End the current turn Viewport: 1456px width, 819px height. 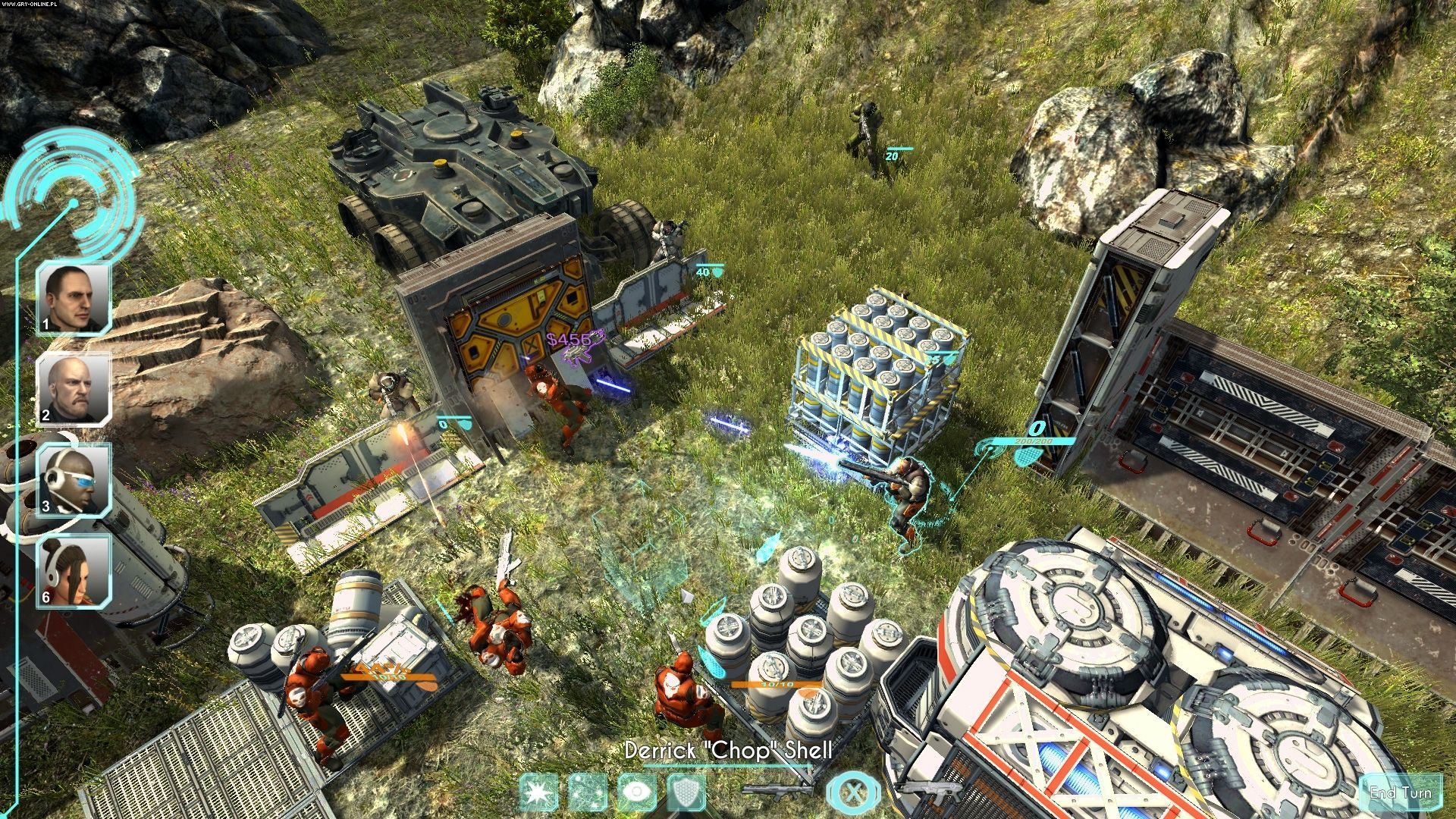pos(1400,793)
